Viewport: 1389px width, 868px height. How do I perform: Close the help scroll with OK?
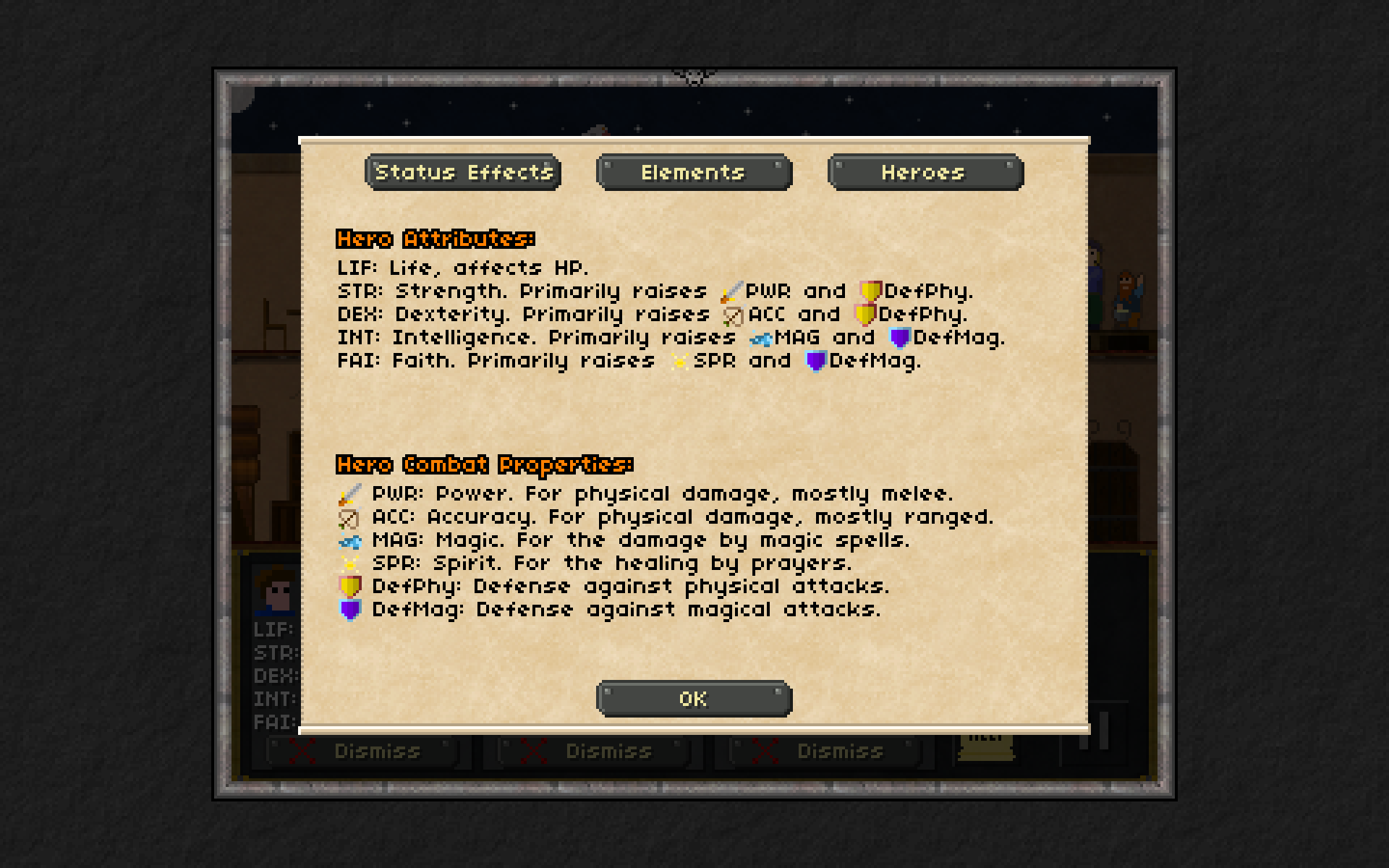pyautogui.click(x=694, y=699)
